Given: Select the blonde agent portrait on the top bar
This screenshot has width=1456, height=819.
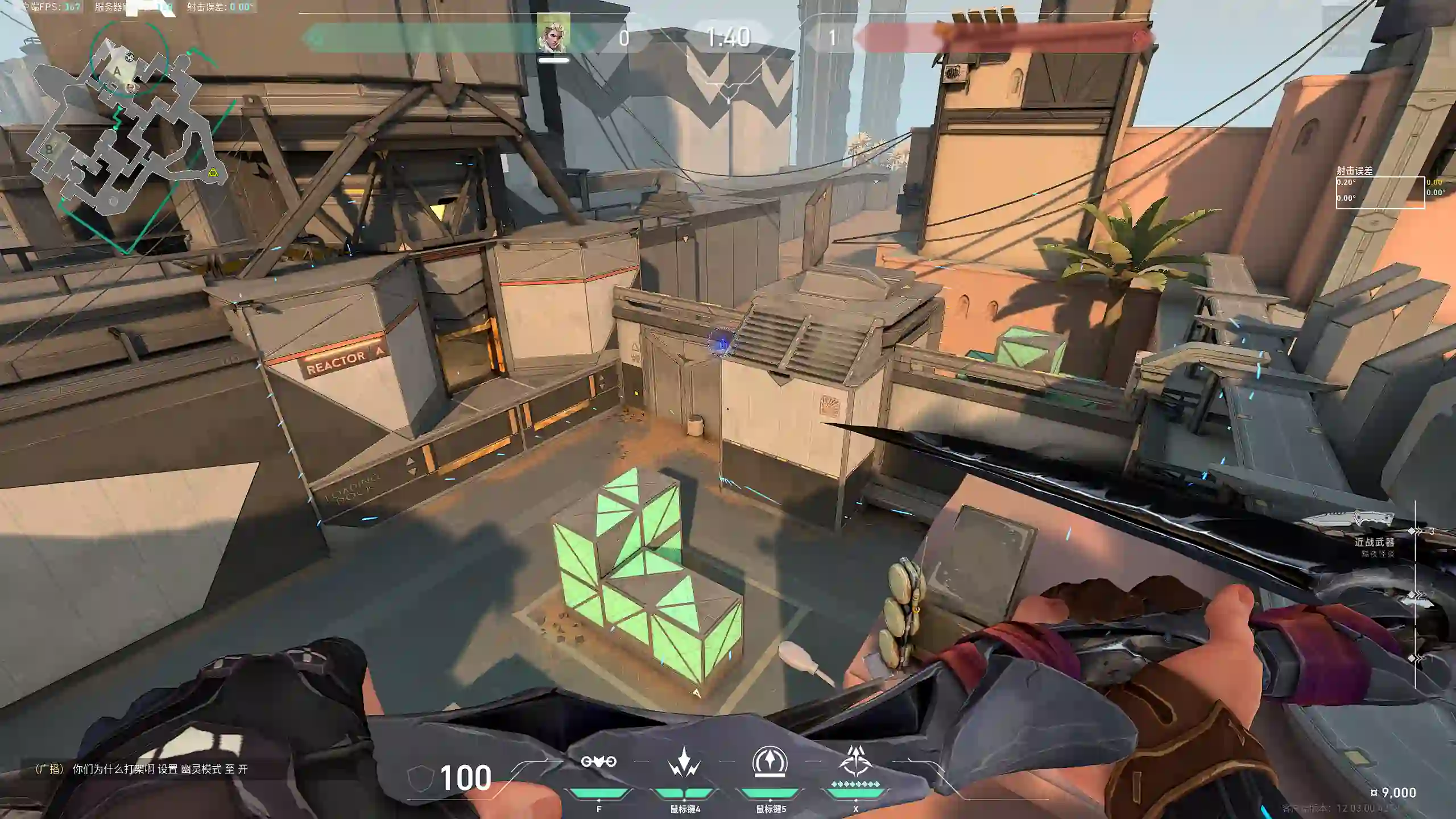Looking at the screenshot, I should click(553, 35).
